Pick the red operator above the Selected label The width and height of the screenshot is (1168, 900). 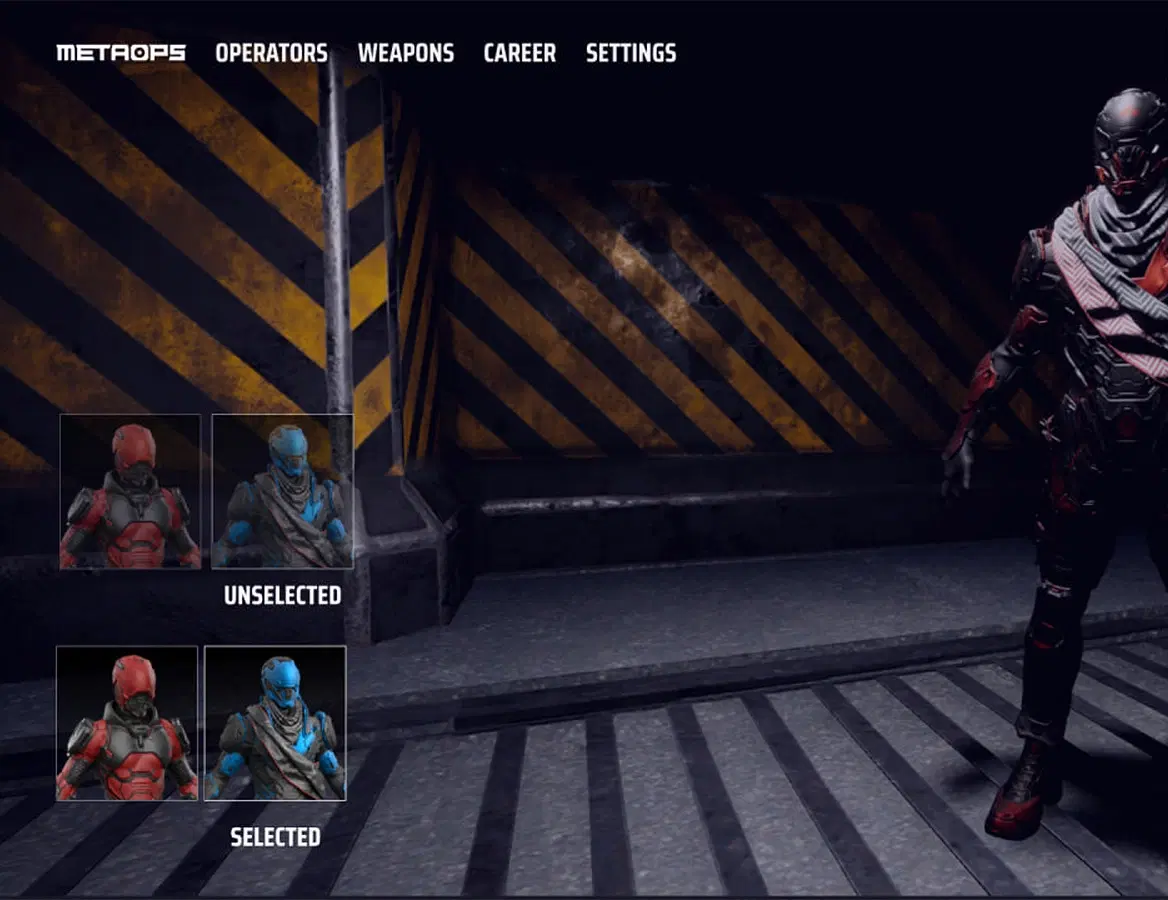click(x=127, y=723)
